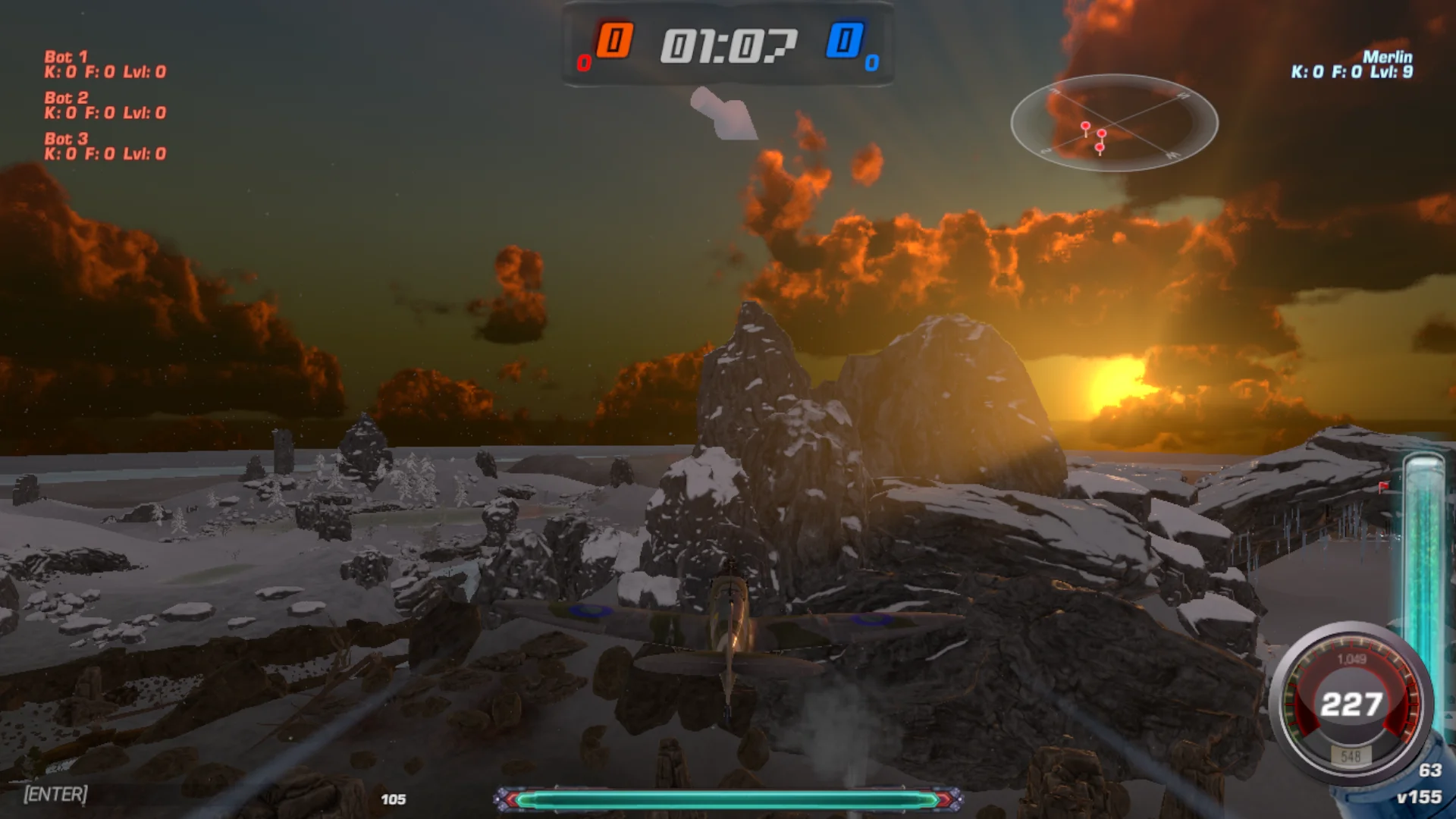Click the ammo counter showing 105
The height and width of the screenshot is (819, 1456).
click(395, 798)
